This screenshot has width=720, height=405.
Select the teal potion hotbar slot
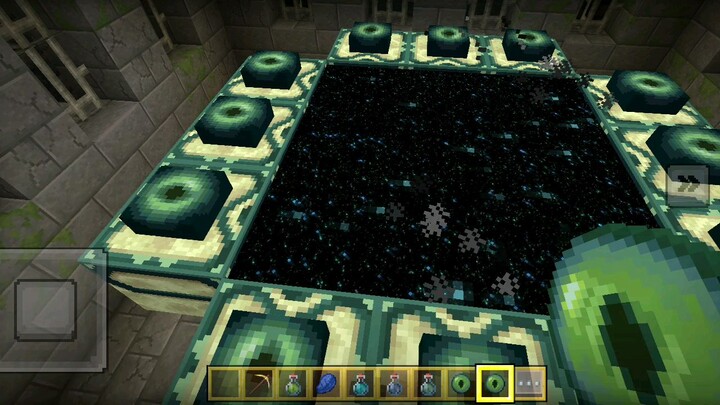(x=361, y=384)
